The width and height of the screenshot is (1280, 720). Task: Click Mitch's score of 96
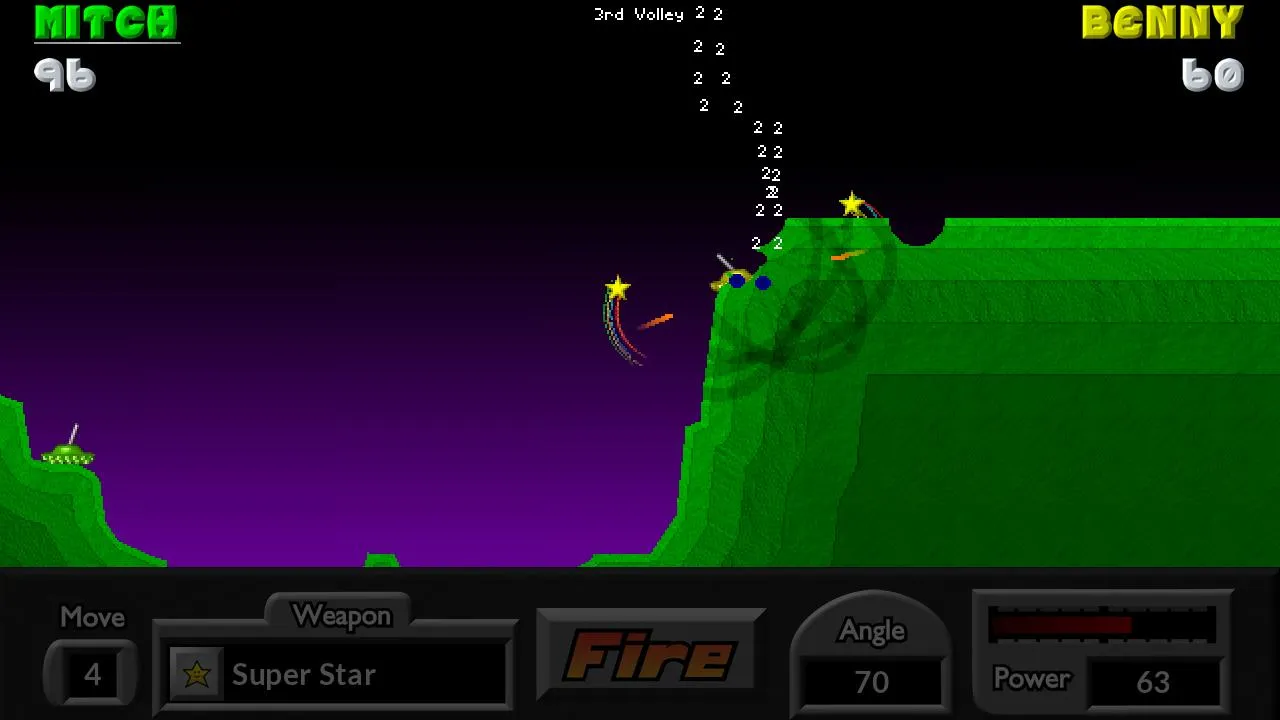coord(66,74)
